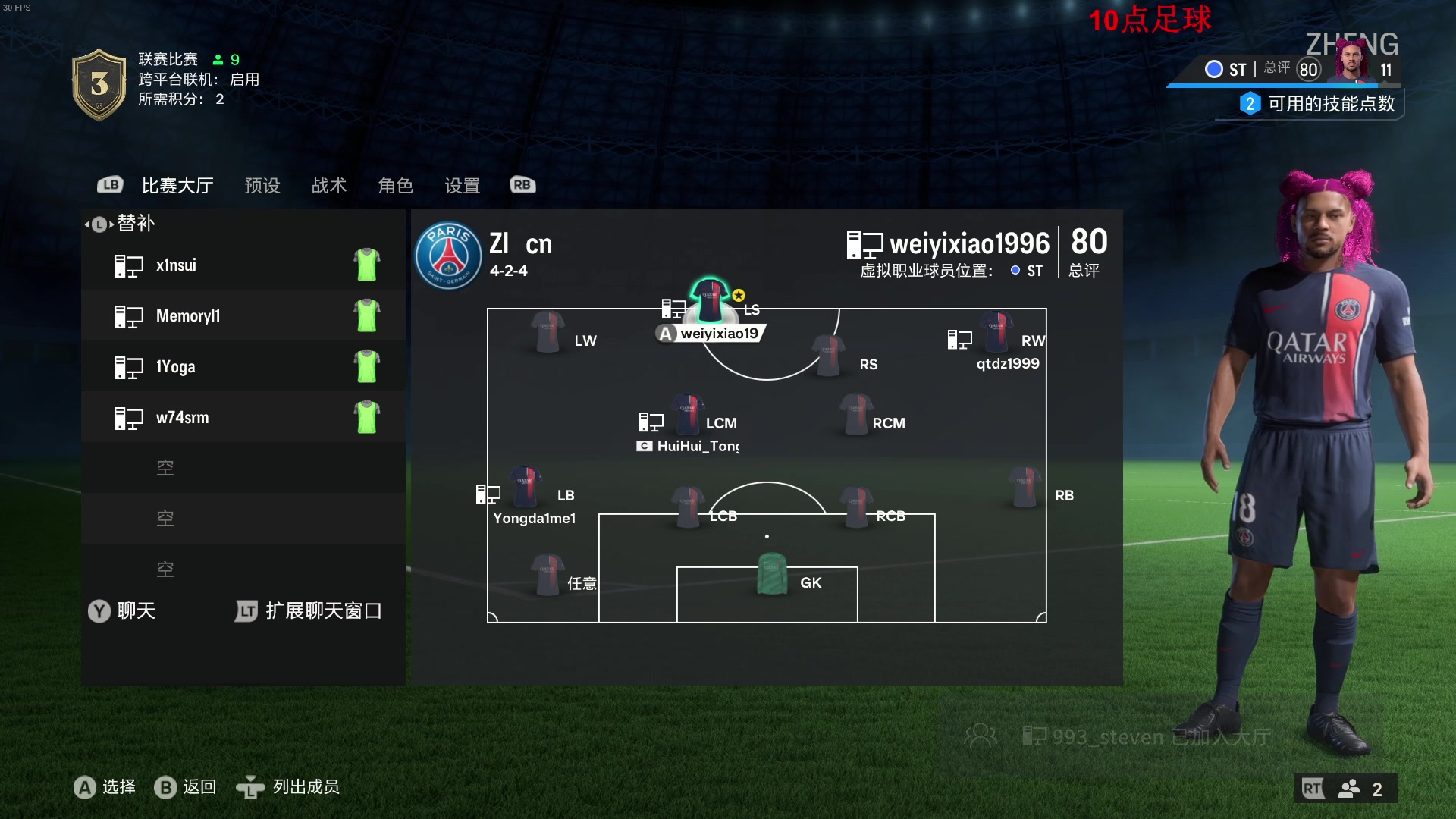This screenshot has width=1456, height=819.
Task: Open the 预设 tab
Action: point(262,186)
